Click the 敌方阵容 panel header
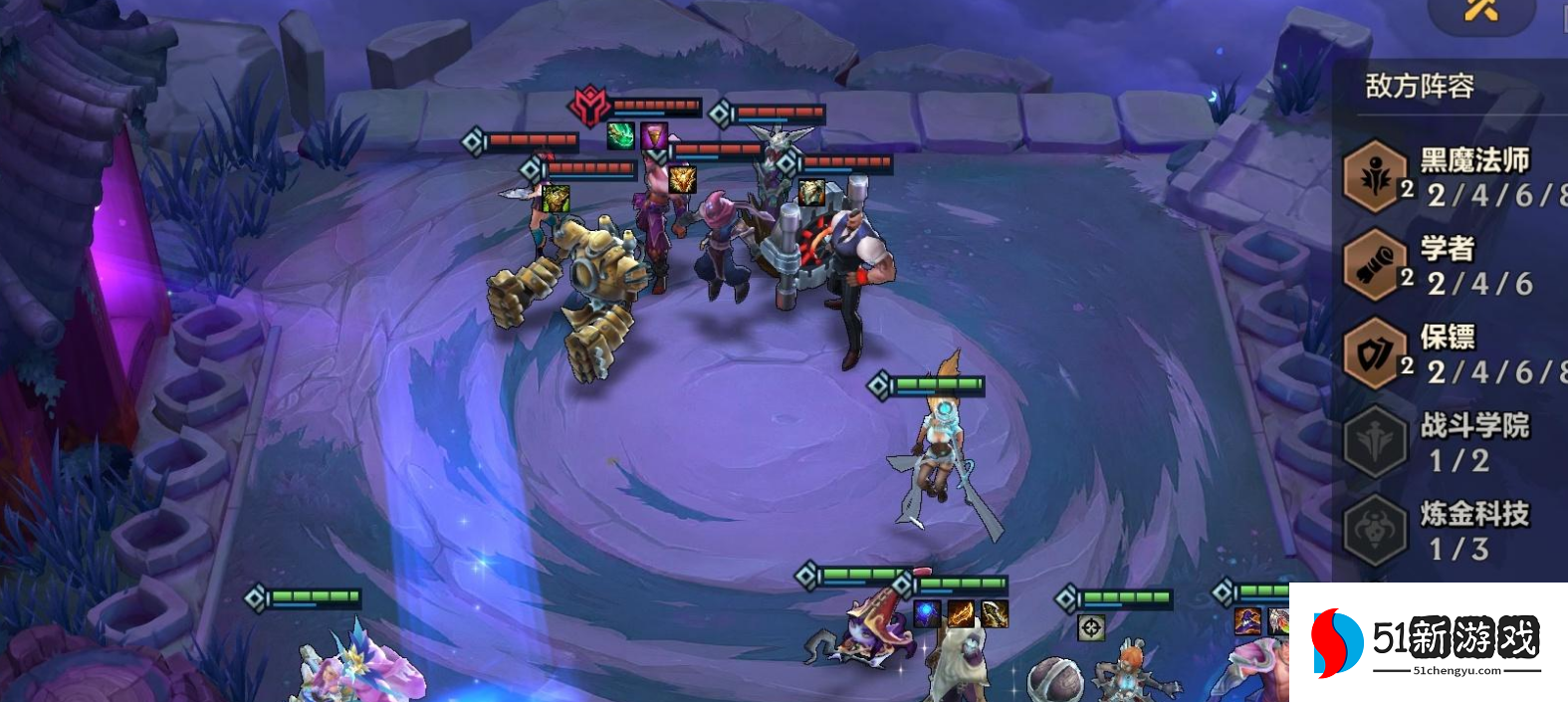This screenshot has height=702, width=1568. tap(1420, 87)
